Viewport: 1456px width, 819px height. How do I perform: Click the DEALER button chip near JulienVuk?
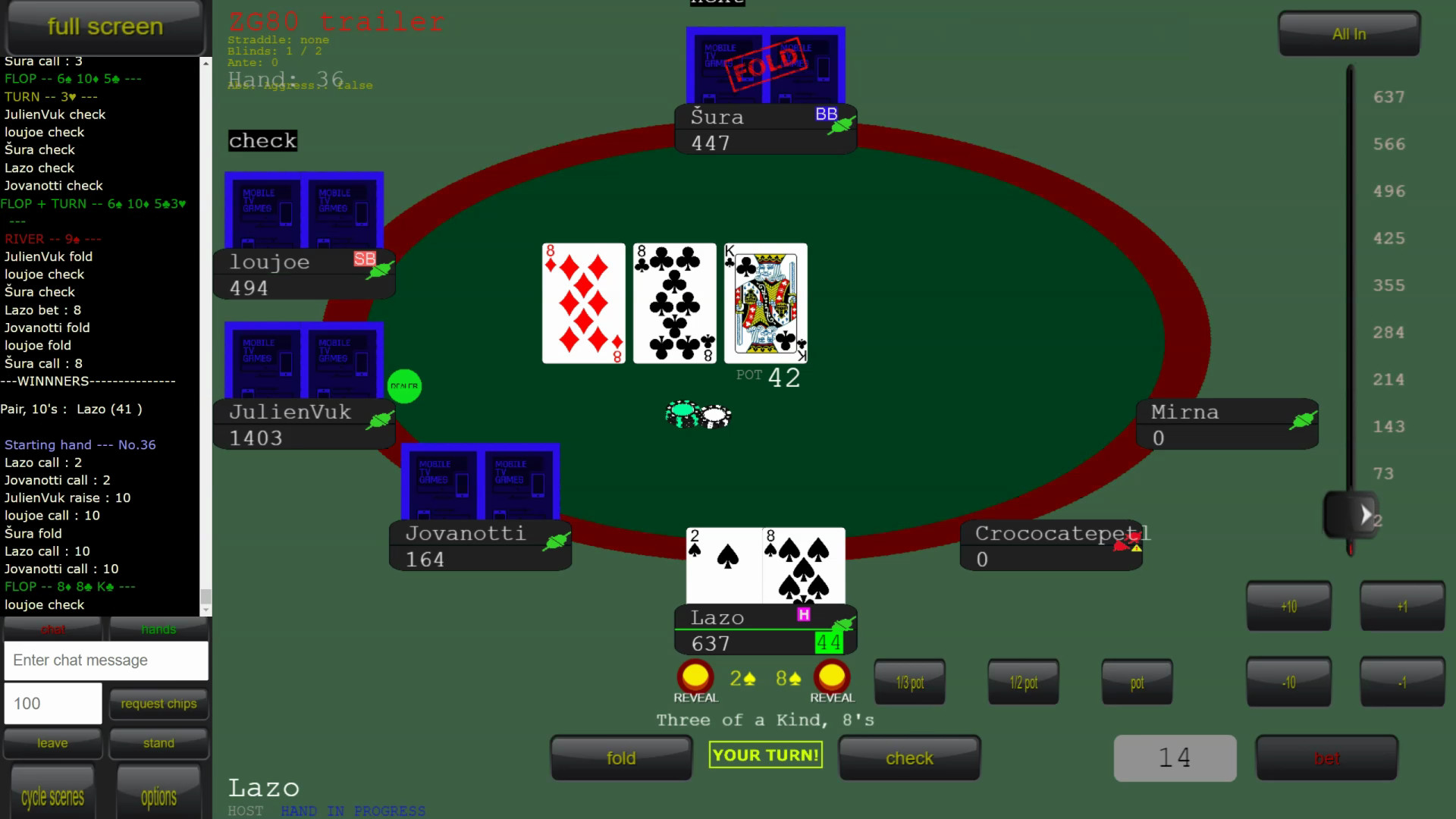tap(404, 386)
